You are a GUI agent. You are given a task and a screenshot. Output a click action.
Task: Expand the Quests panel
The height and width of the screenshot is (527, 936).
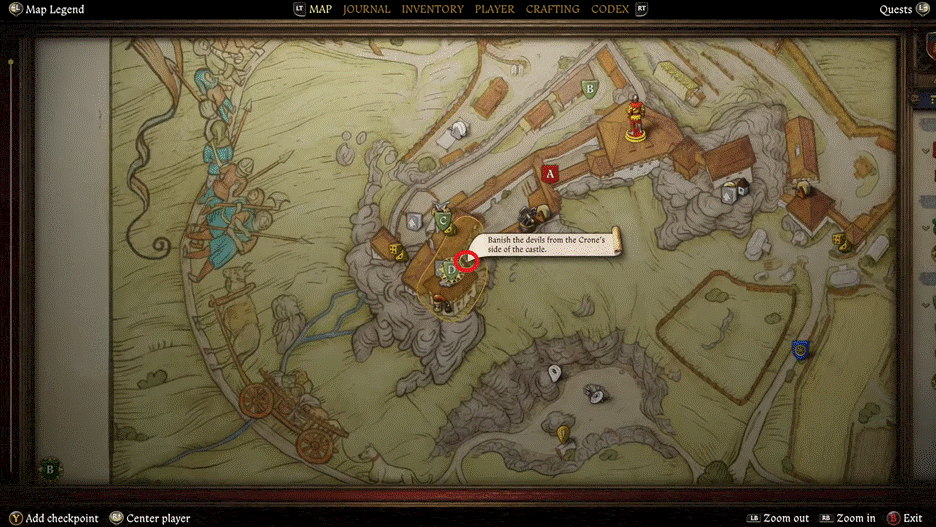(x=895, y=9)
